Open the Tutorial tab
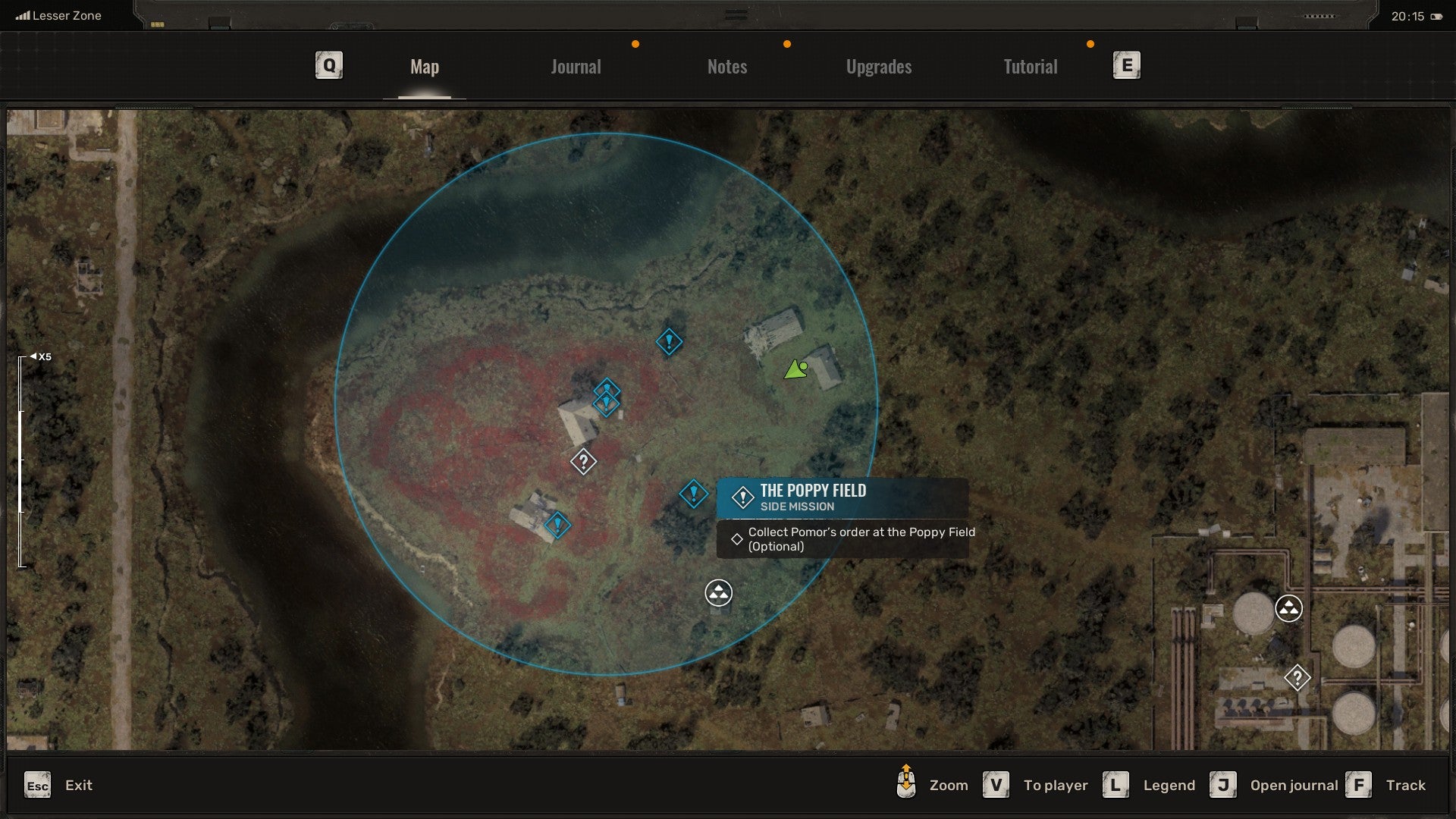The image size is (1456, 819). (1030, 66)
